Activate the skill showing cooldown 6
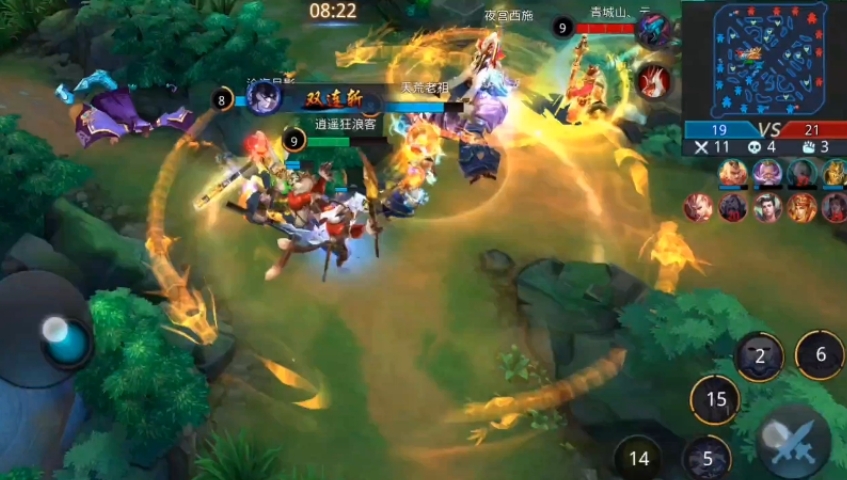Image resolution: width=847 pixels, height=480 pixels. (820, 354)
